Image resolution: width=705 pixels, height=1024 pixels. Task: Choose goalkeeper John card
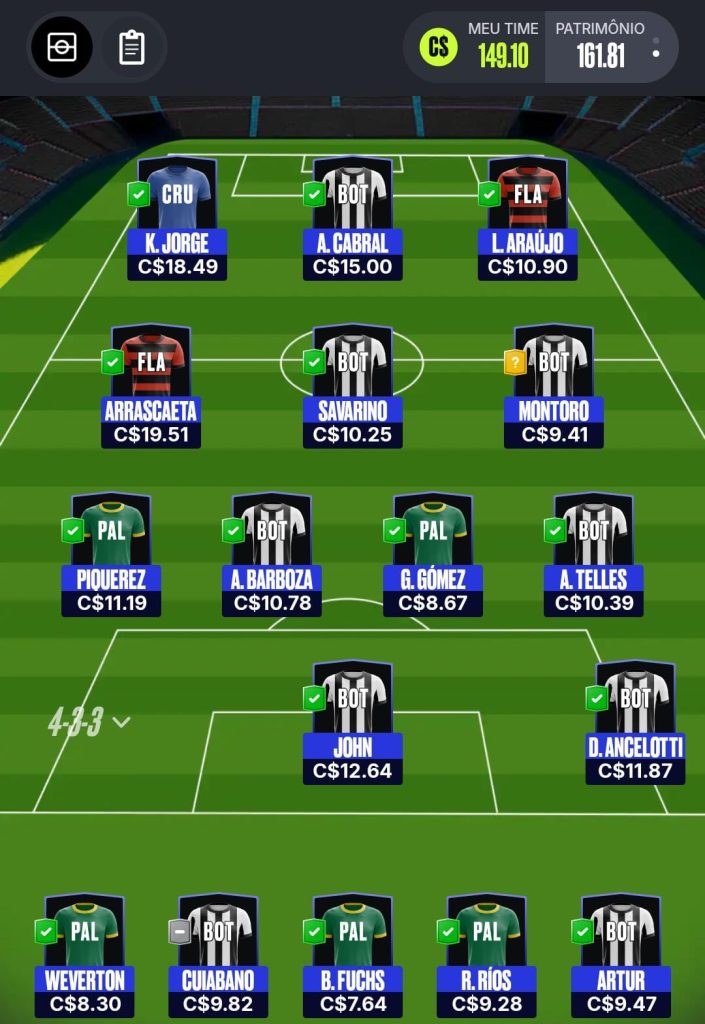coord(352,721)
